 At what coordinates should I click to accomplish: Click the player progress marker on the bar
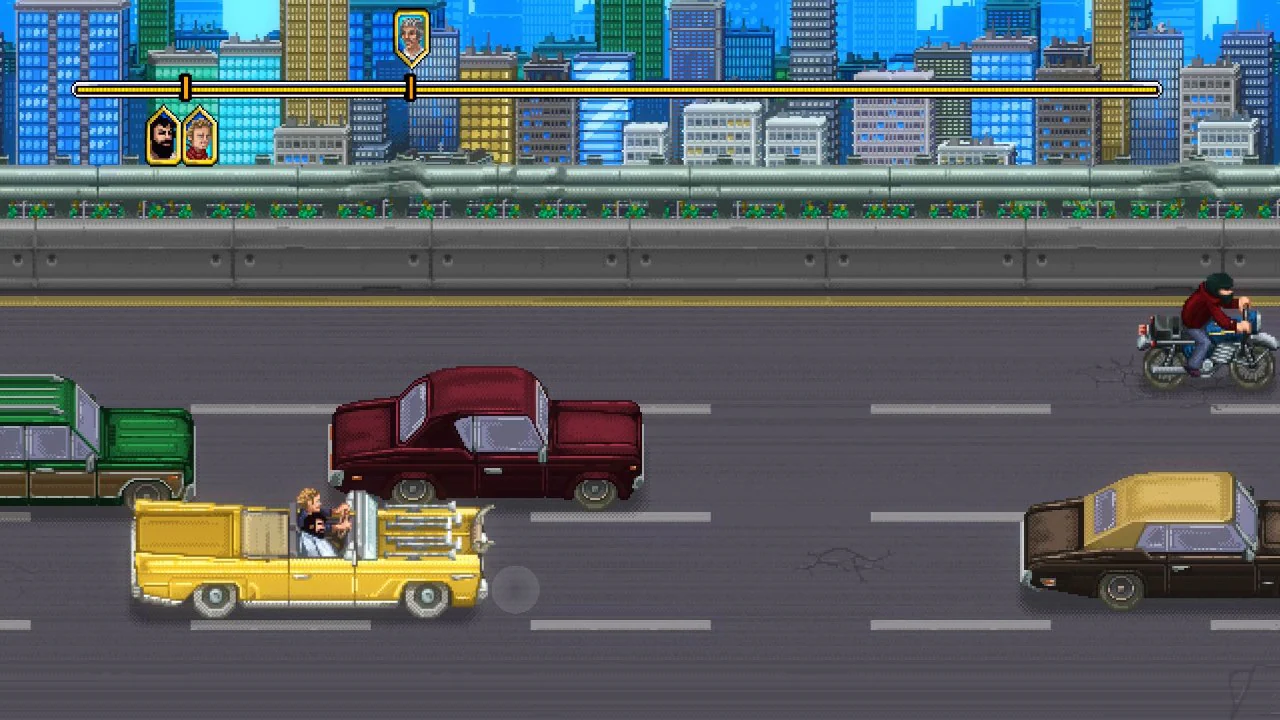186,89
